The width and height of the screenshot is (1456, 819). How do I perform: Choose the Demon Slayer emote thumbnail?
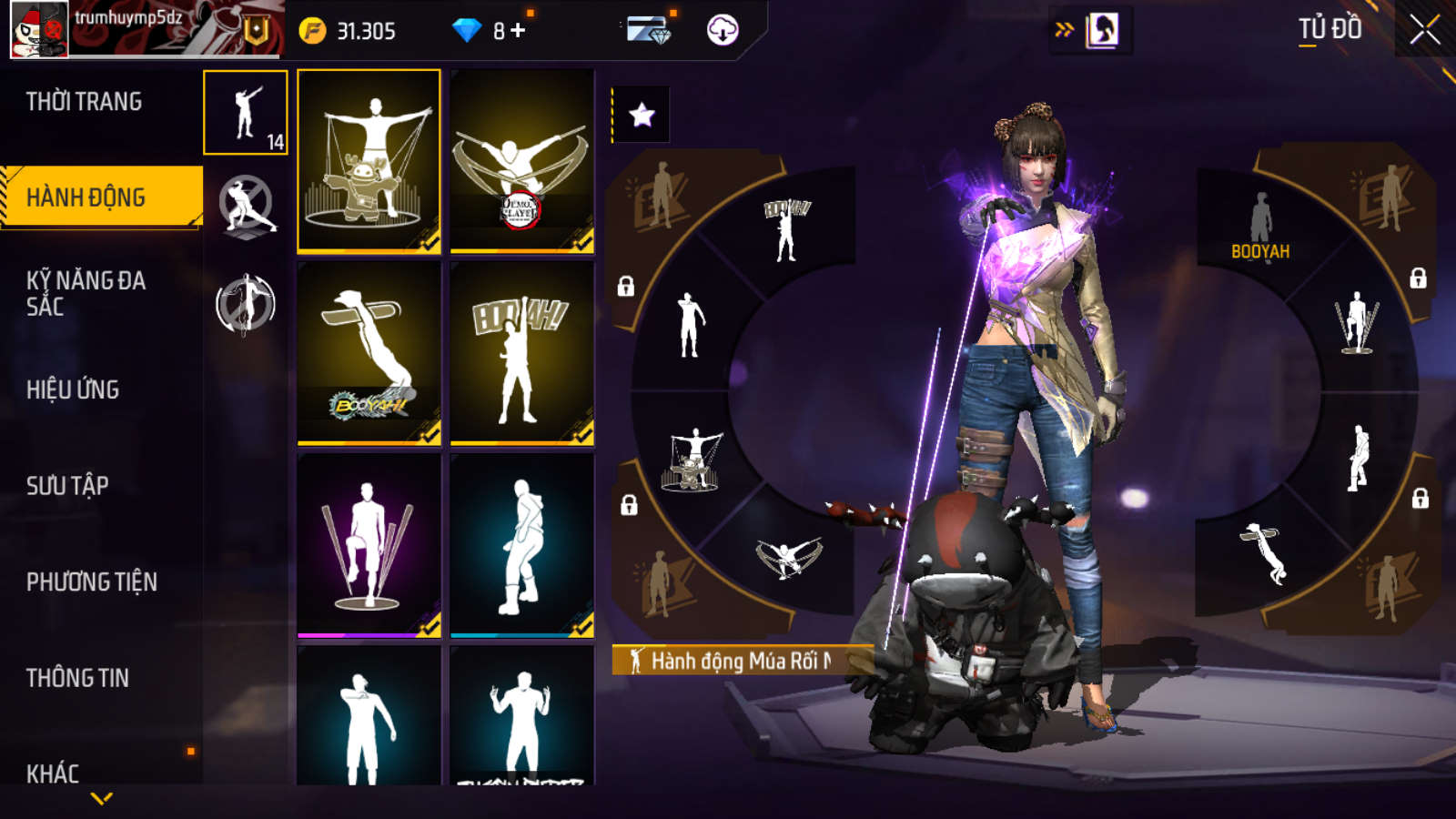click(x=521, y=160)
